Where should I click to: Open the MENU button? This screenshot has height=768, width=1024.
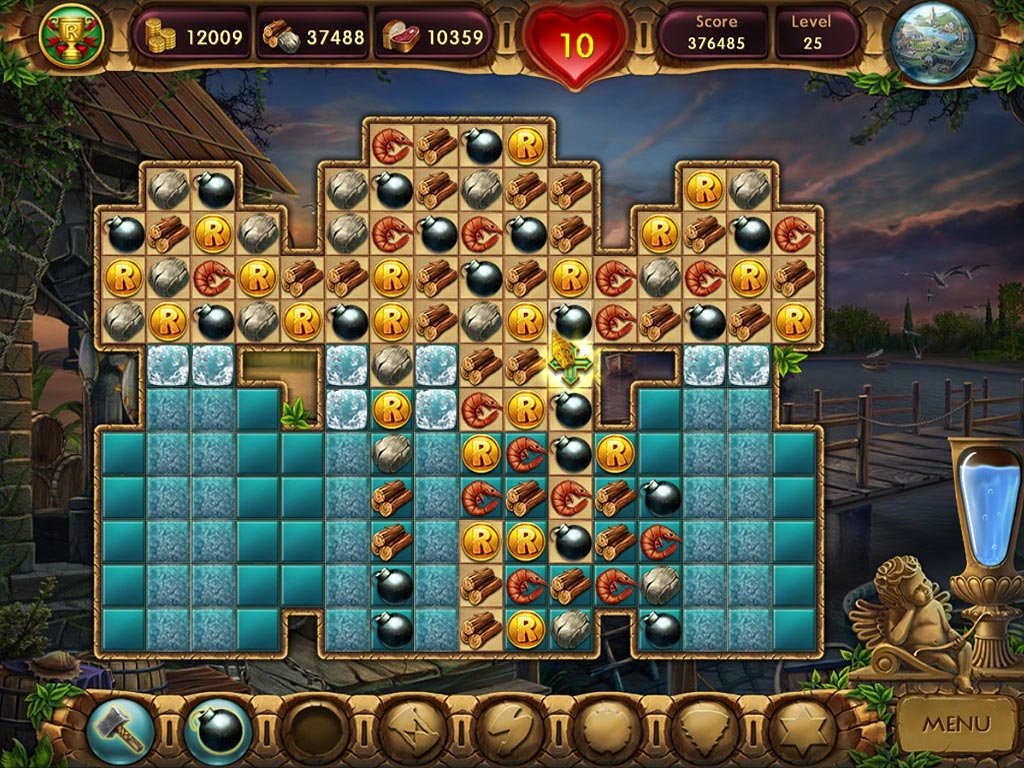pyautogui.click(x=955, y=722)
